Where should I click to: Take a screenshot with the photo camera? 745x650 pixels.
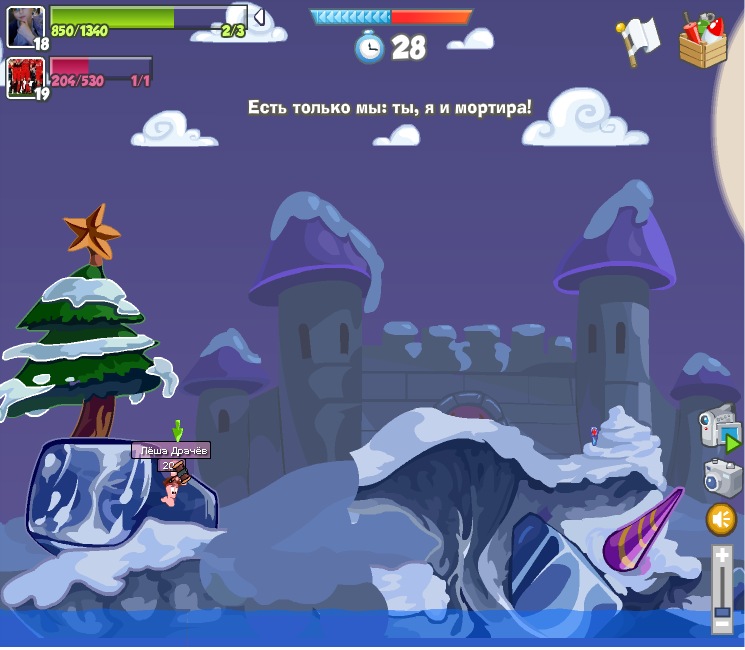721,477
